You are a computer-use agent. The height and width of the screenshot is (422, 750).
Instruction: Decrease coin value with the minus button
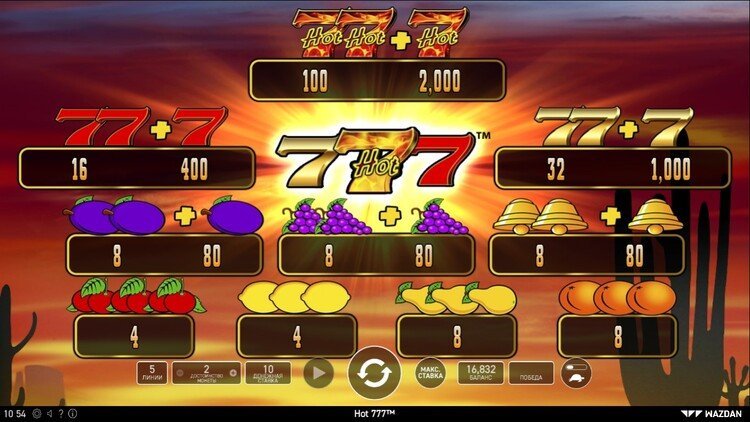click(179, 373)
